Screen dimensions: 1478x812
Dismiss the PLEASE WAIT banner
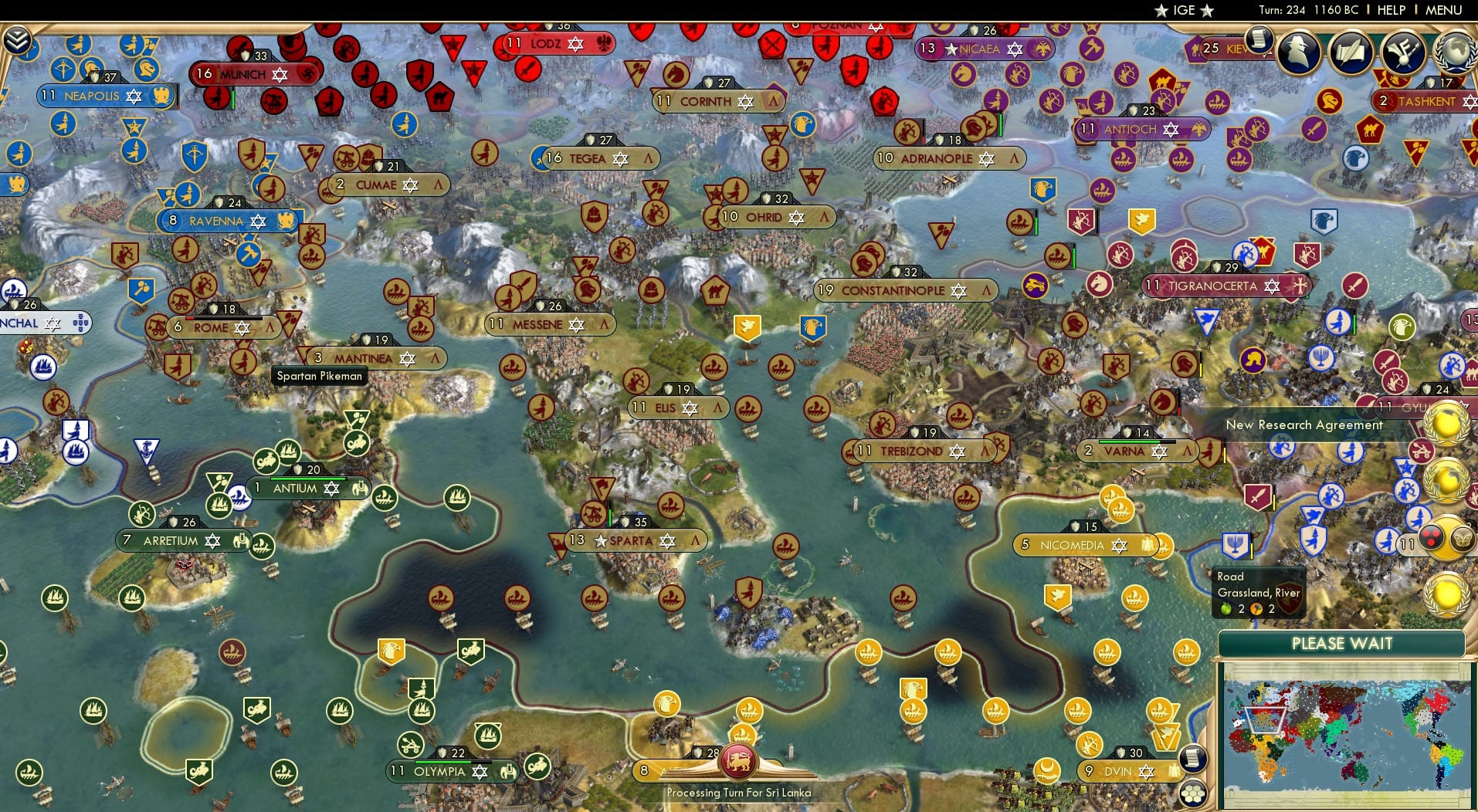(x=1342, y=643)
